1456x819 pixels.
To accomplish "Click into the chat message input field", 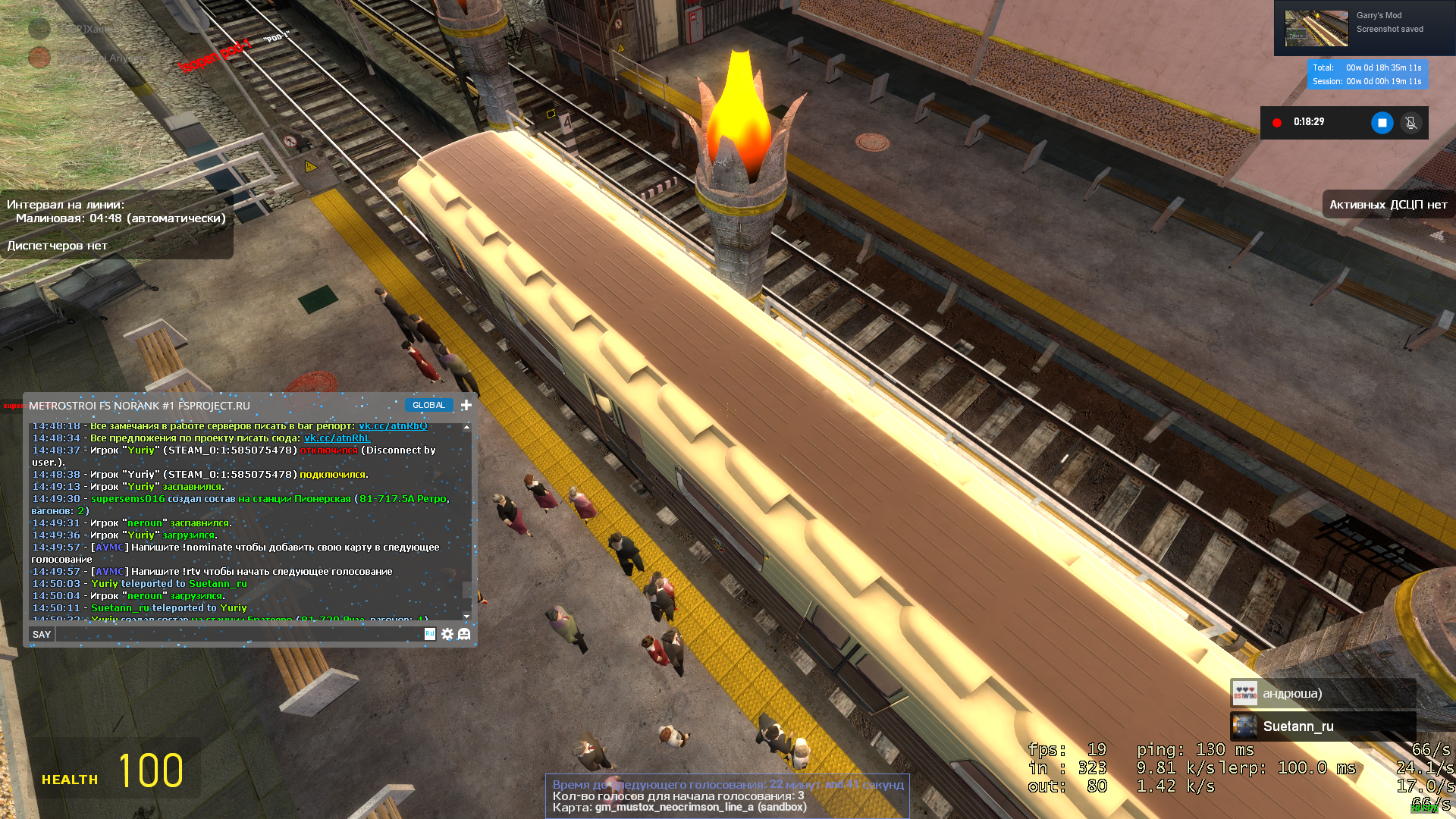I will click(239, 635).
